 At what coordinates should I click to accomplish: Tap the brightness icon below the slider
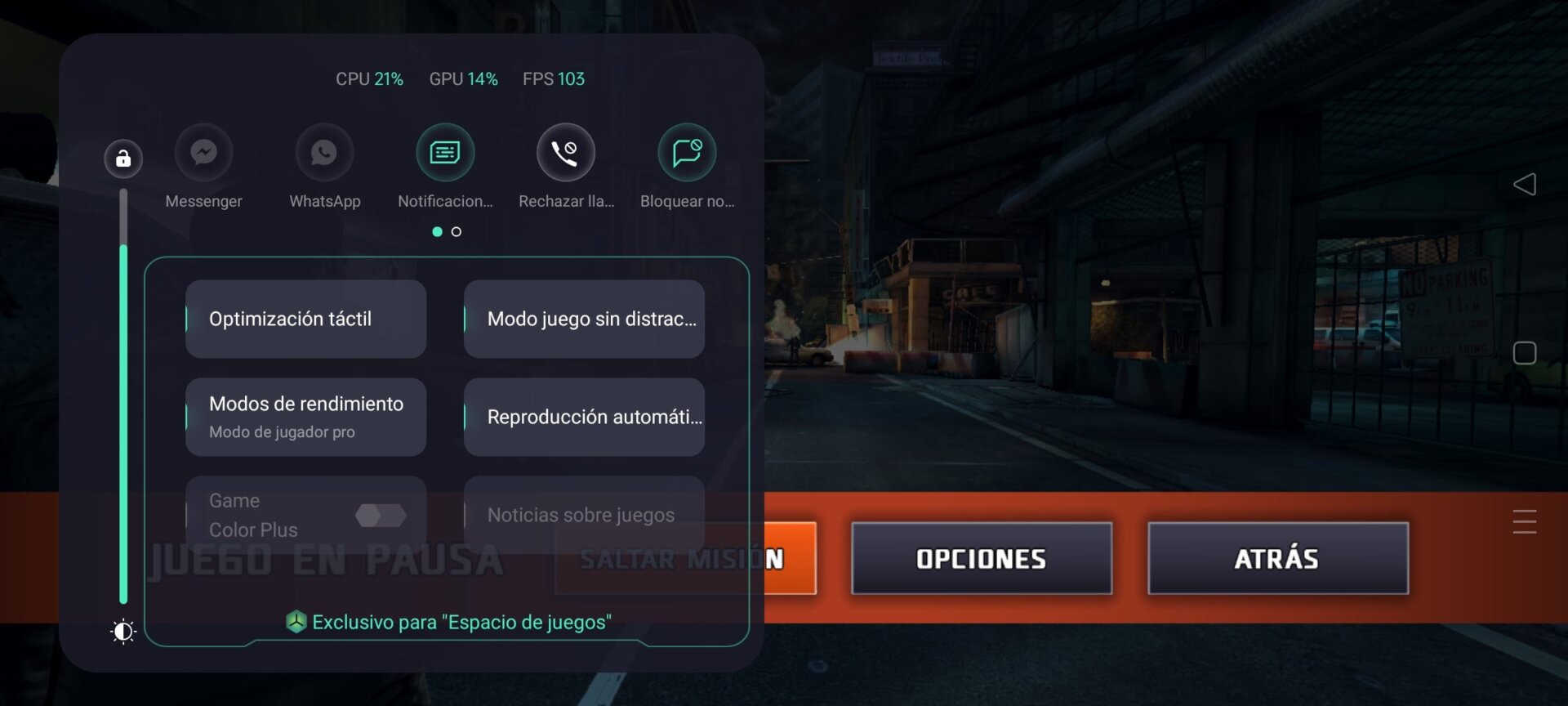[123, 631]
